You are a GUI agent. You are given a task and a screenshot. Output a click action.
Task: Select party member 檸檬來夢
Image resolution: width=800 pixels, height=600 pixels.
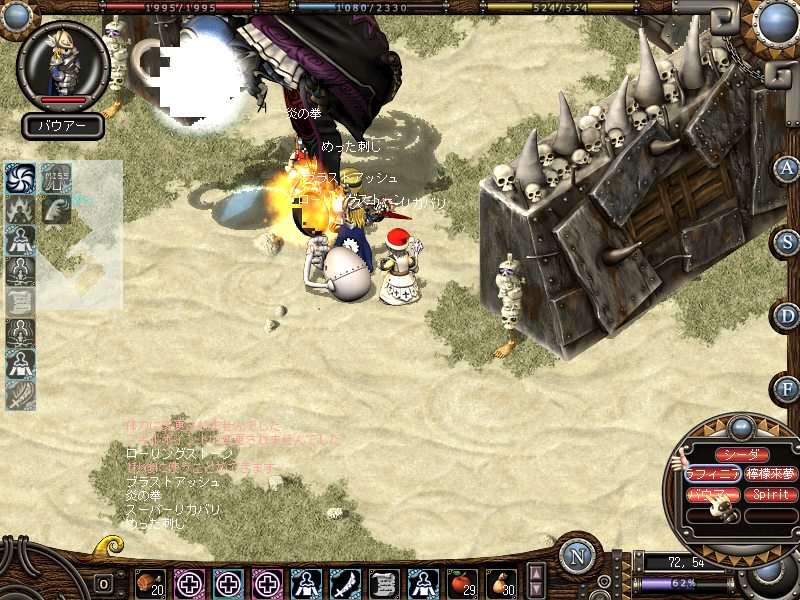click(x=770, y=475)
